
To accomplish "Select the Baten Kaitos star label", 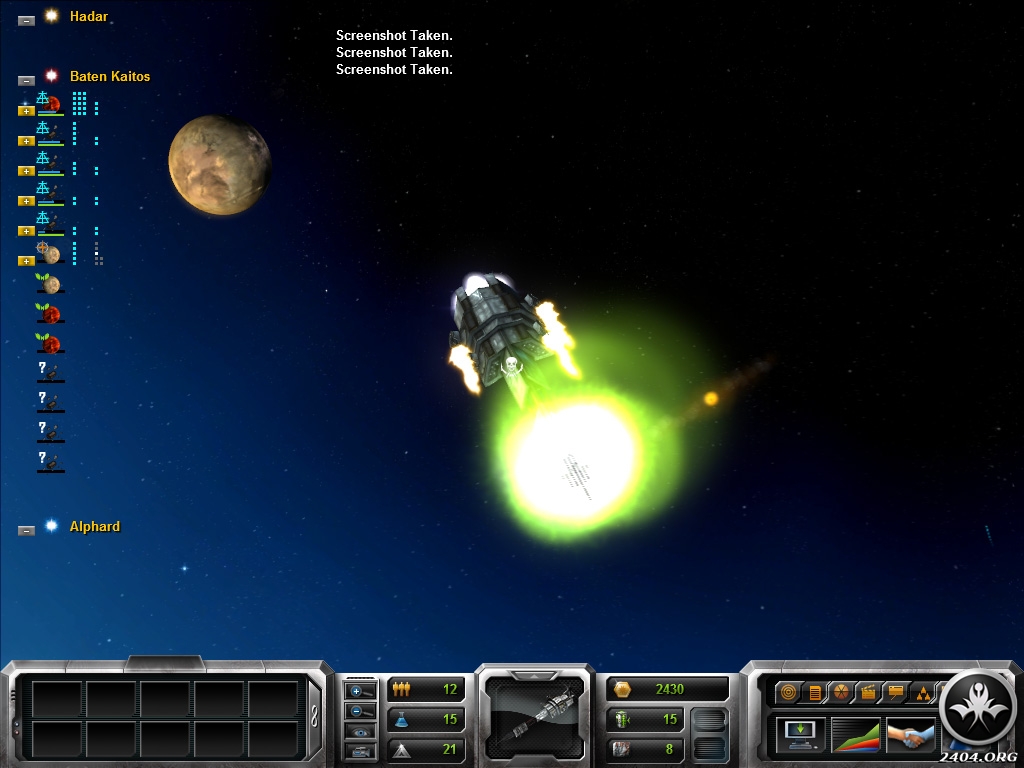I will [109, 76].
